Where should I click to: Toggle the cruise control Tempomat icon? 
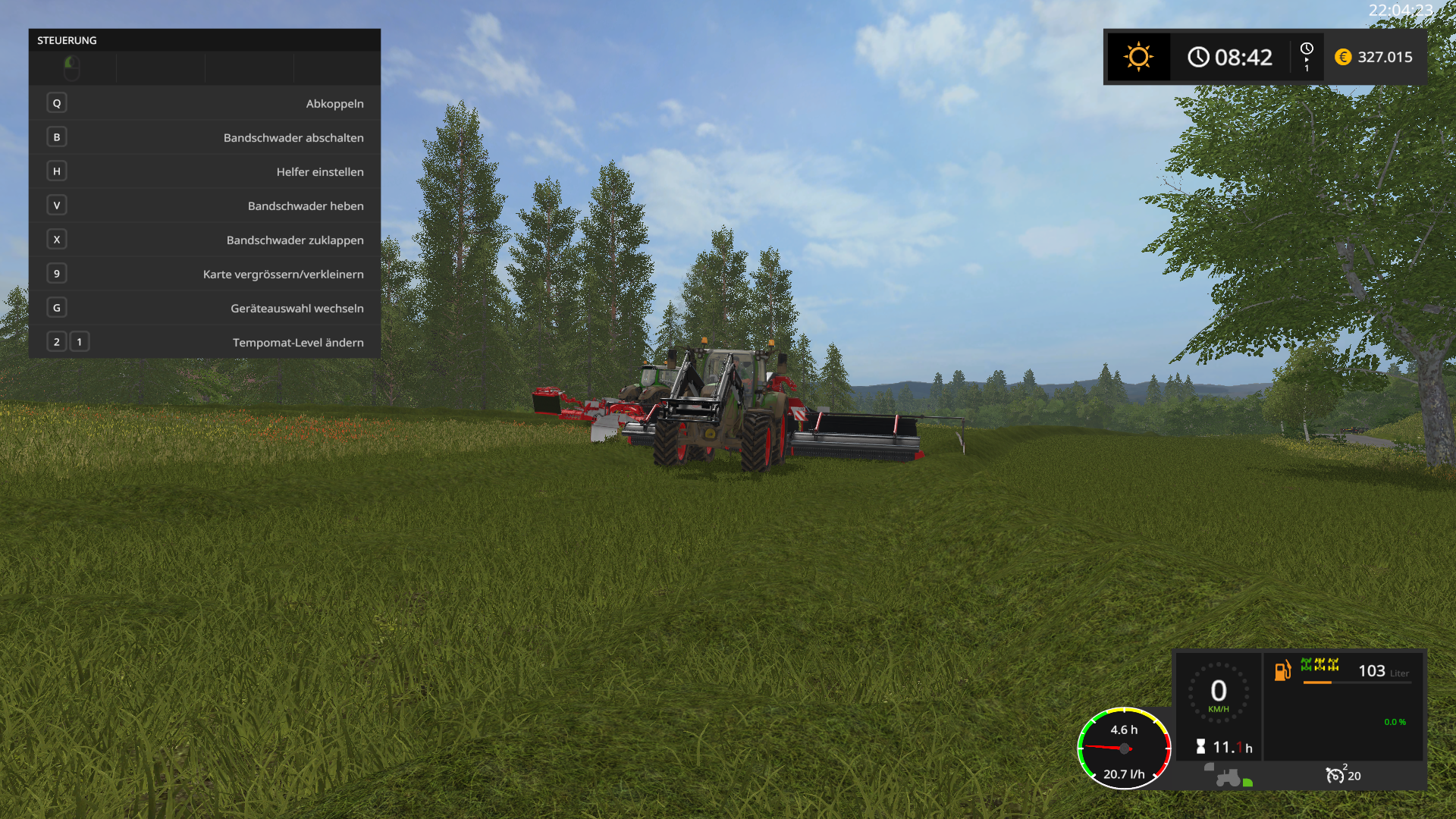[1335, 775]
